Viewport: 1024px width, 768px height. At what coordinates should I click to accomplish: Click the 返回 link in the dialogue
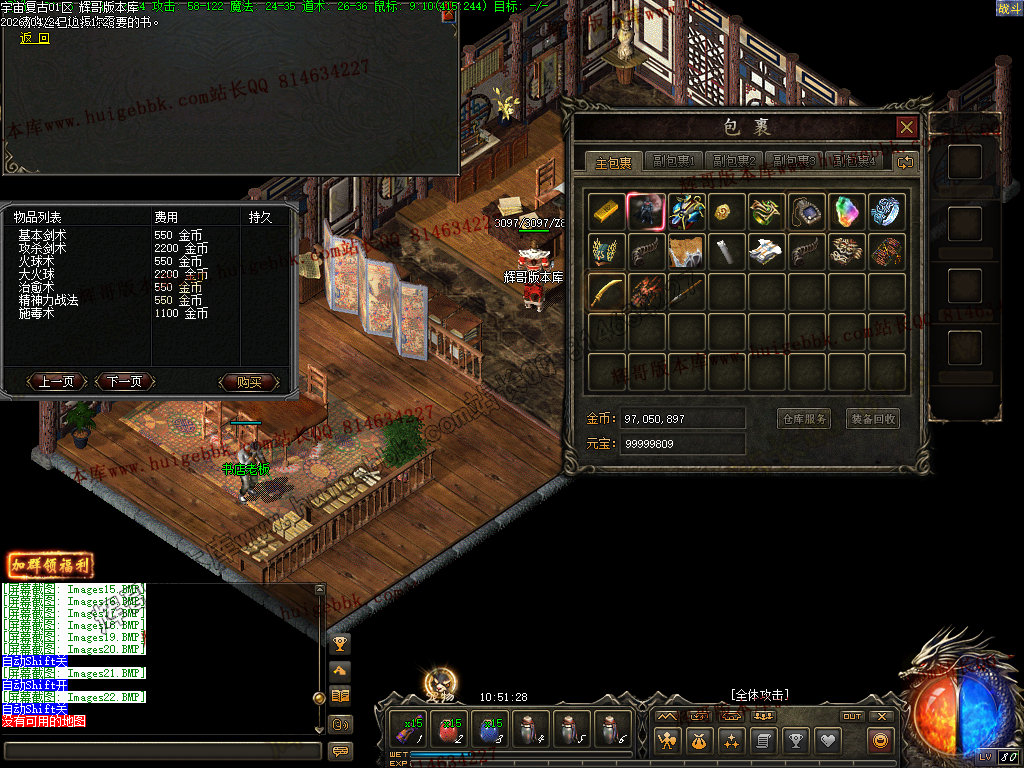pyautogui.click(x=35, y=39)
